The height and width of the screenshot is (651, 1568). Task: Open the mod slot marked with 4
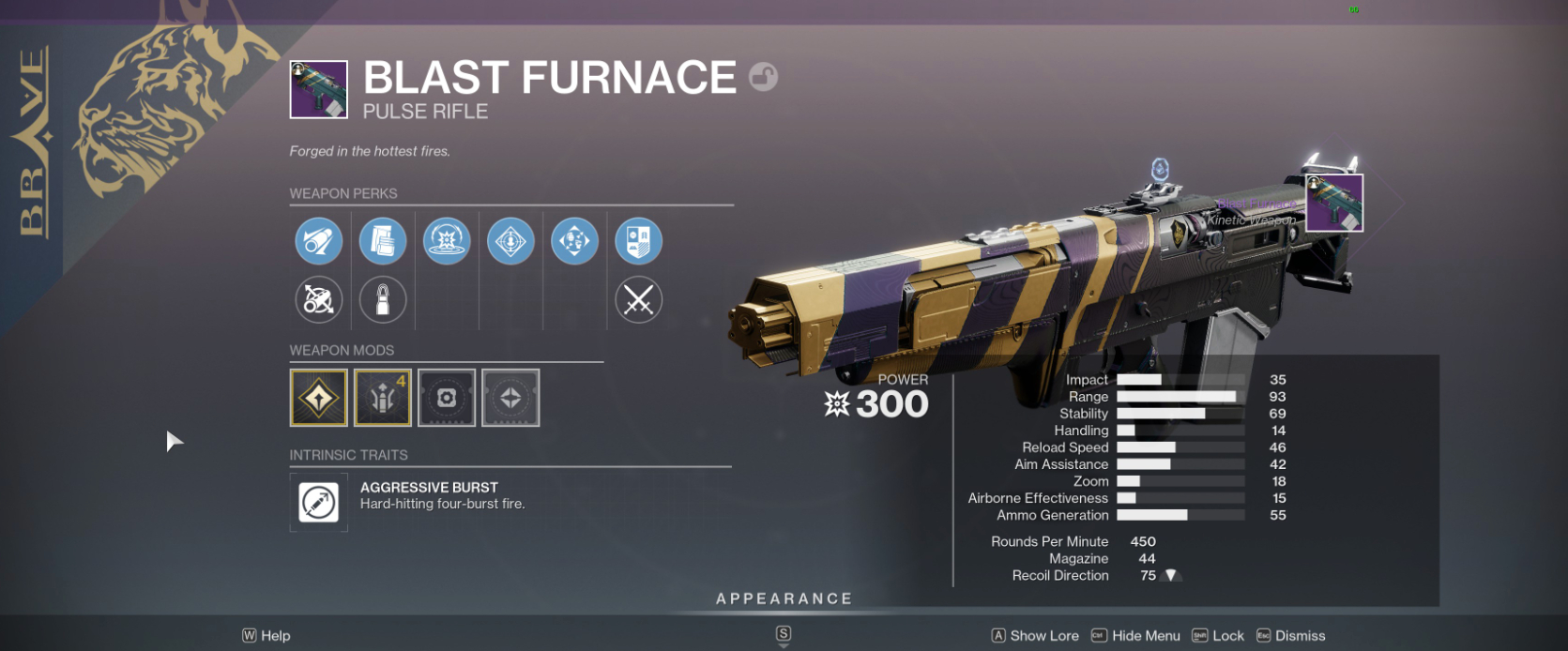pyautogui.click(x=383, y=398)
